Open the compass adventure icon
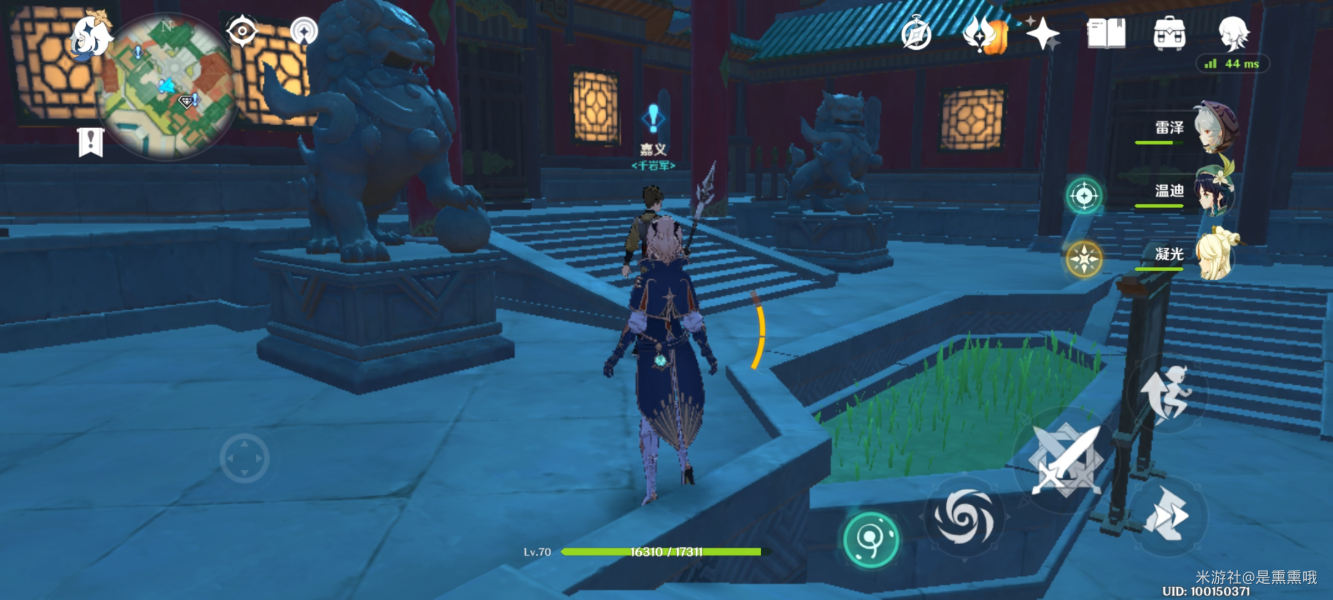Screen dimensions: 1333x600 [916, 33]
